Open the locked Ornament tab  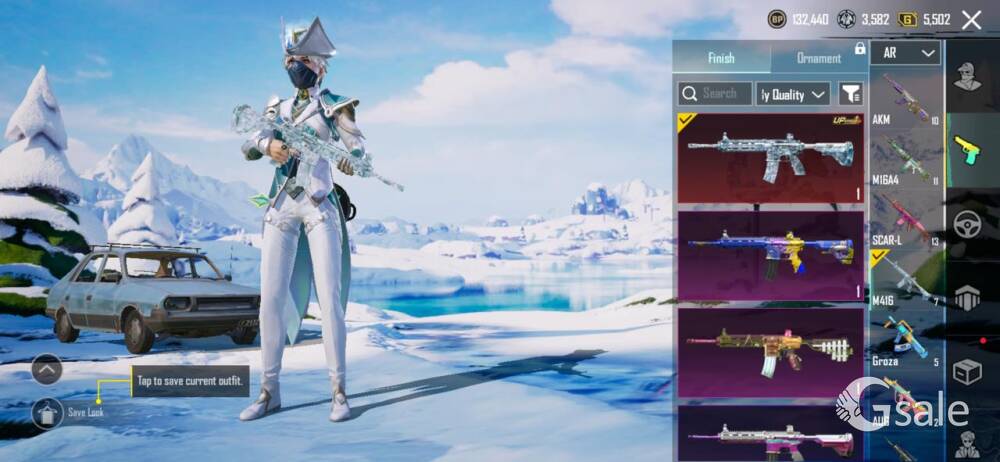coord(819,58)
